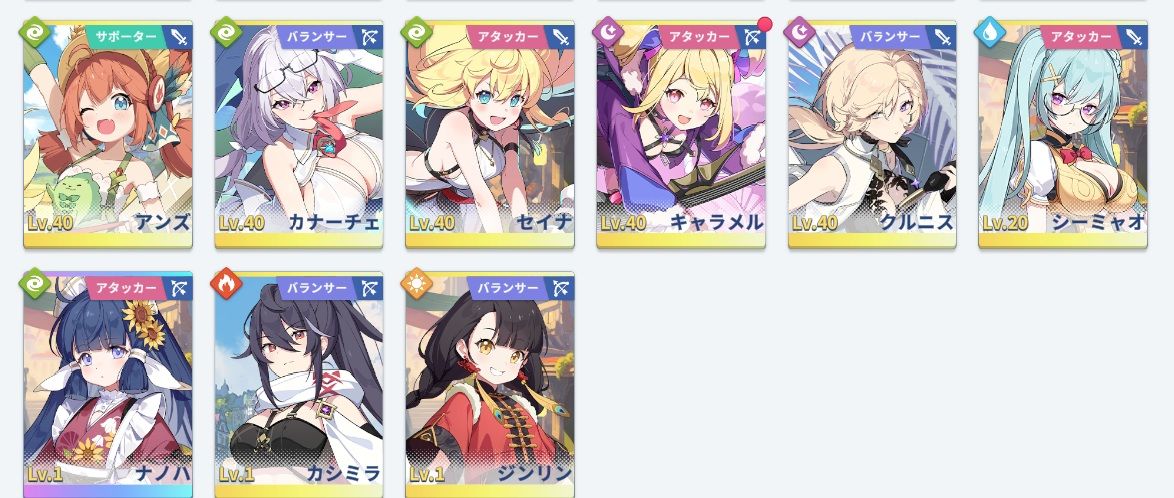Image resolution: width=1174 pixels, height=498 pixels.
Task: Open the クルニス character card
Action: [872, 135]
